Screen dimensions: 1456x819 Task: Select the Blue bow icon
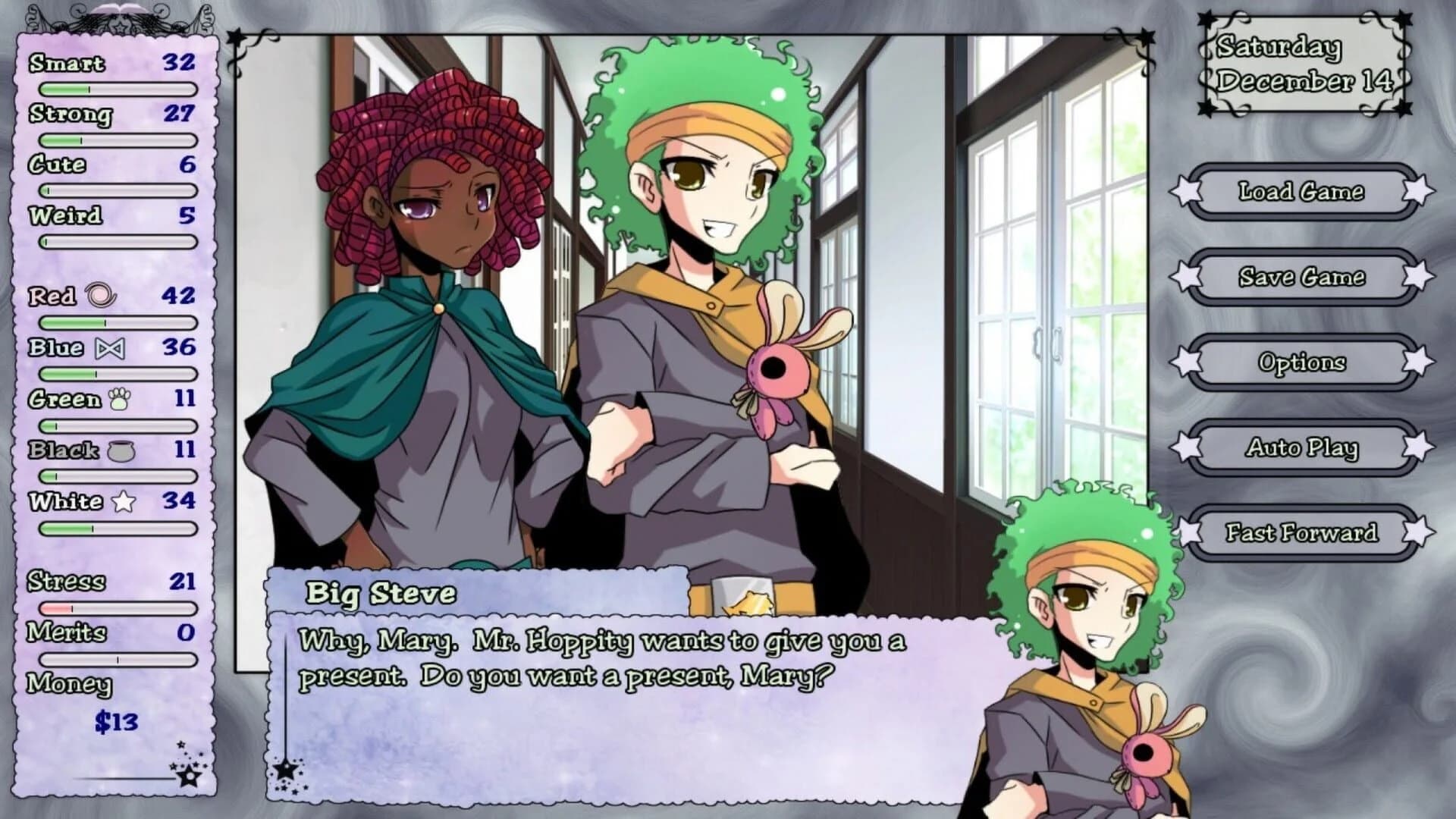pyautogui.click(x=109, y=348)
